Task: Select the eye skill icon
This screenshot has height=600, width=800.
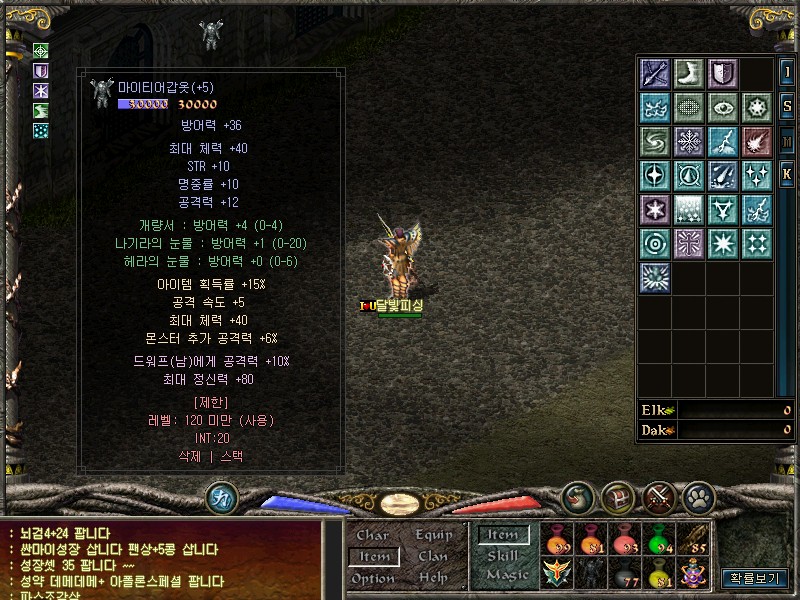Action: tap(723, 107)
